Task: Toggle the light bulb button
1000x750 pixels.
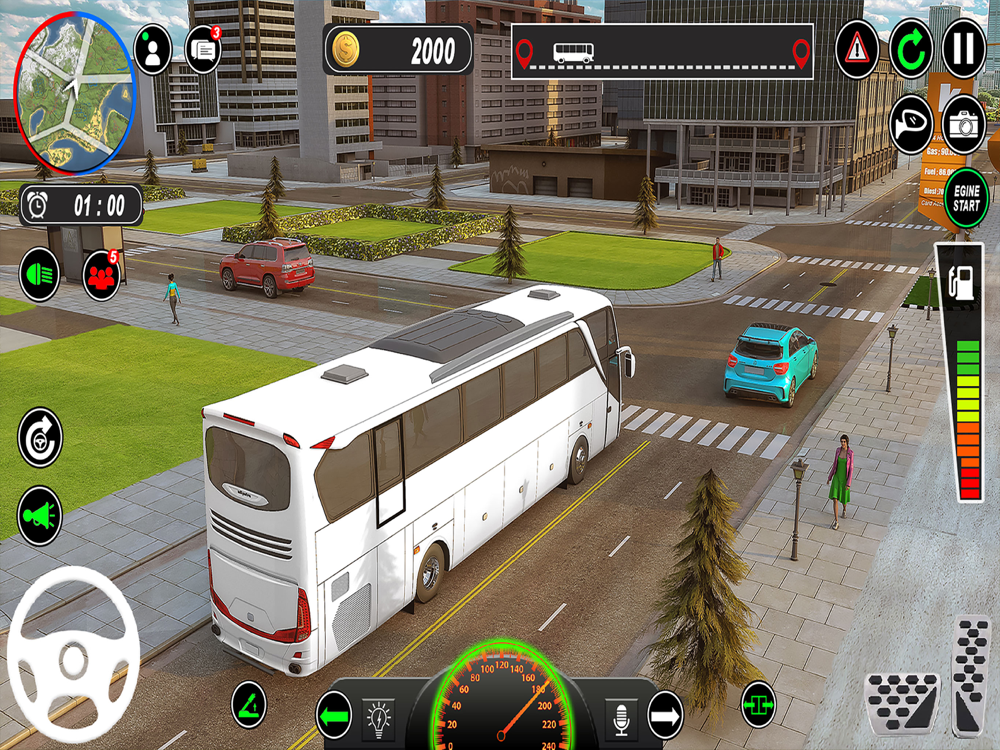Action: pos(378,715)
